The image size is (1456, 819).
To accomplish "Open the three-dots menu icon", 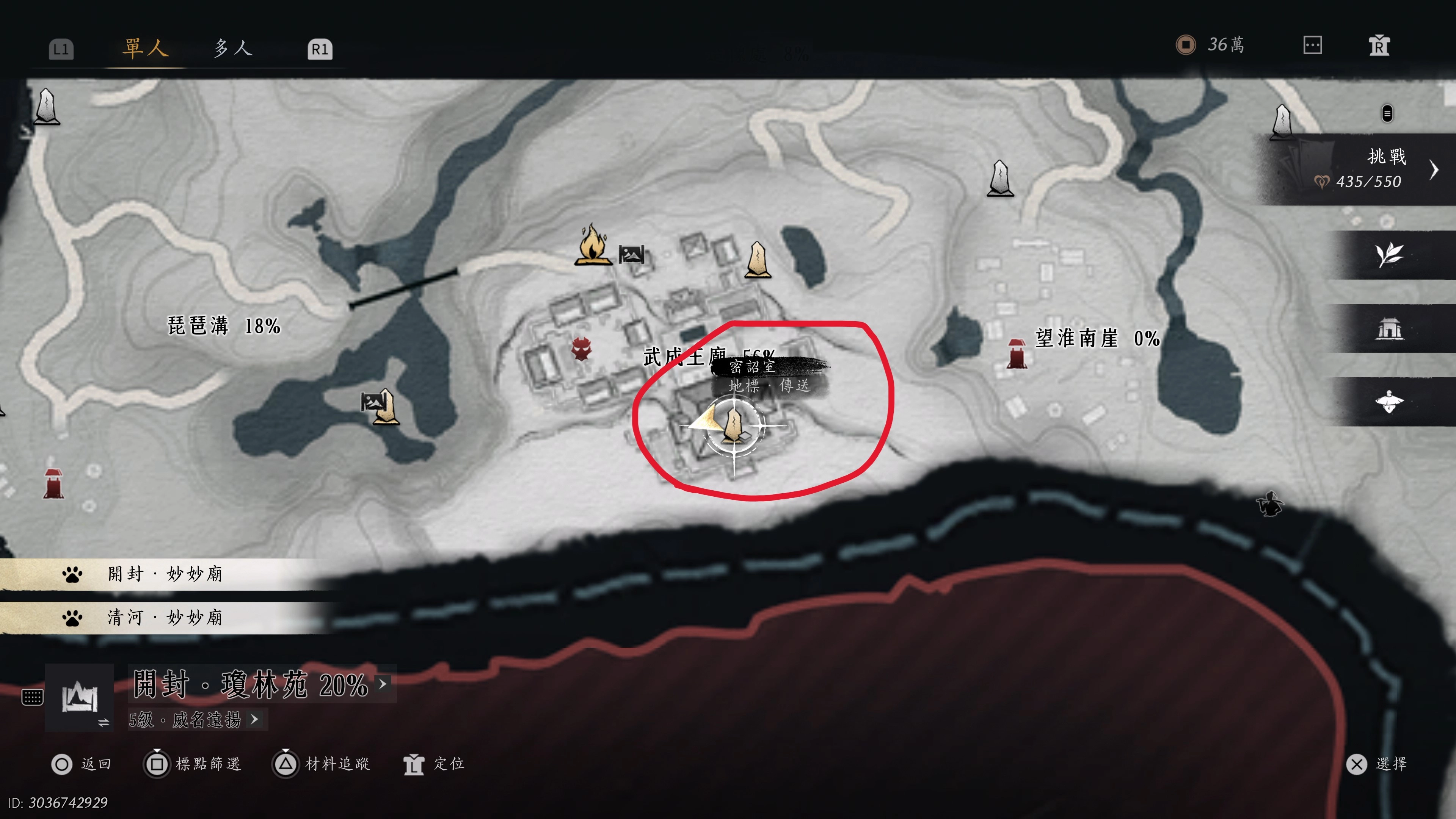I will (1312, 45).
